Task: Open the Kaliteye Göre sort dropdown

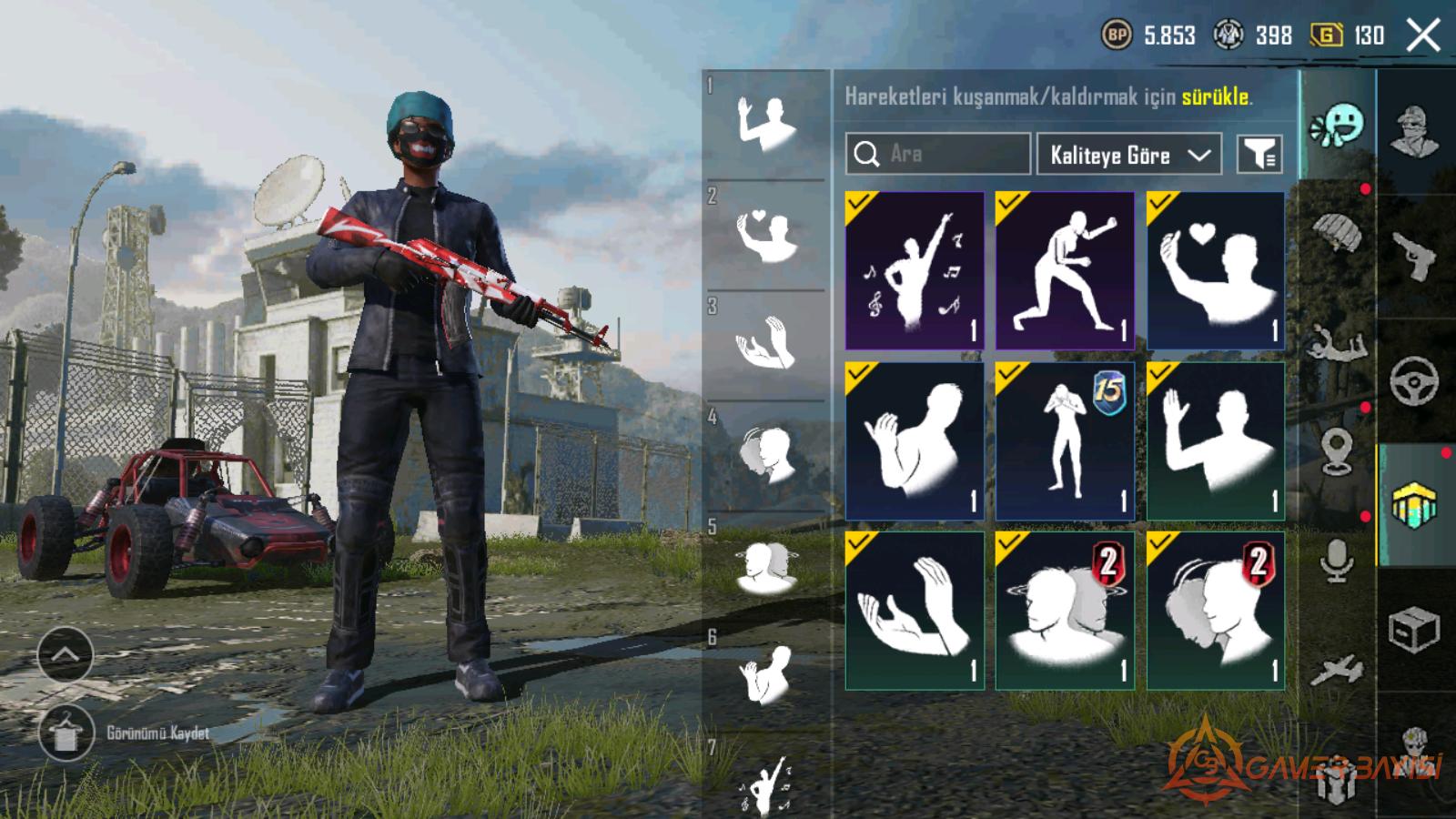Action: (1129, 155)
